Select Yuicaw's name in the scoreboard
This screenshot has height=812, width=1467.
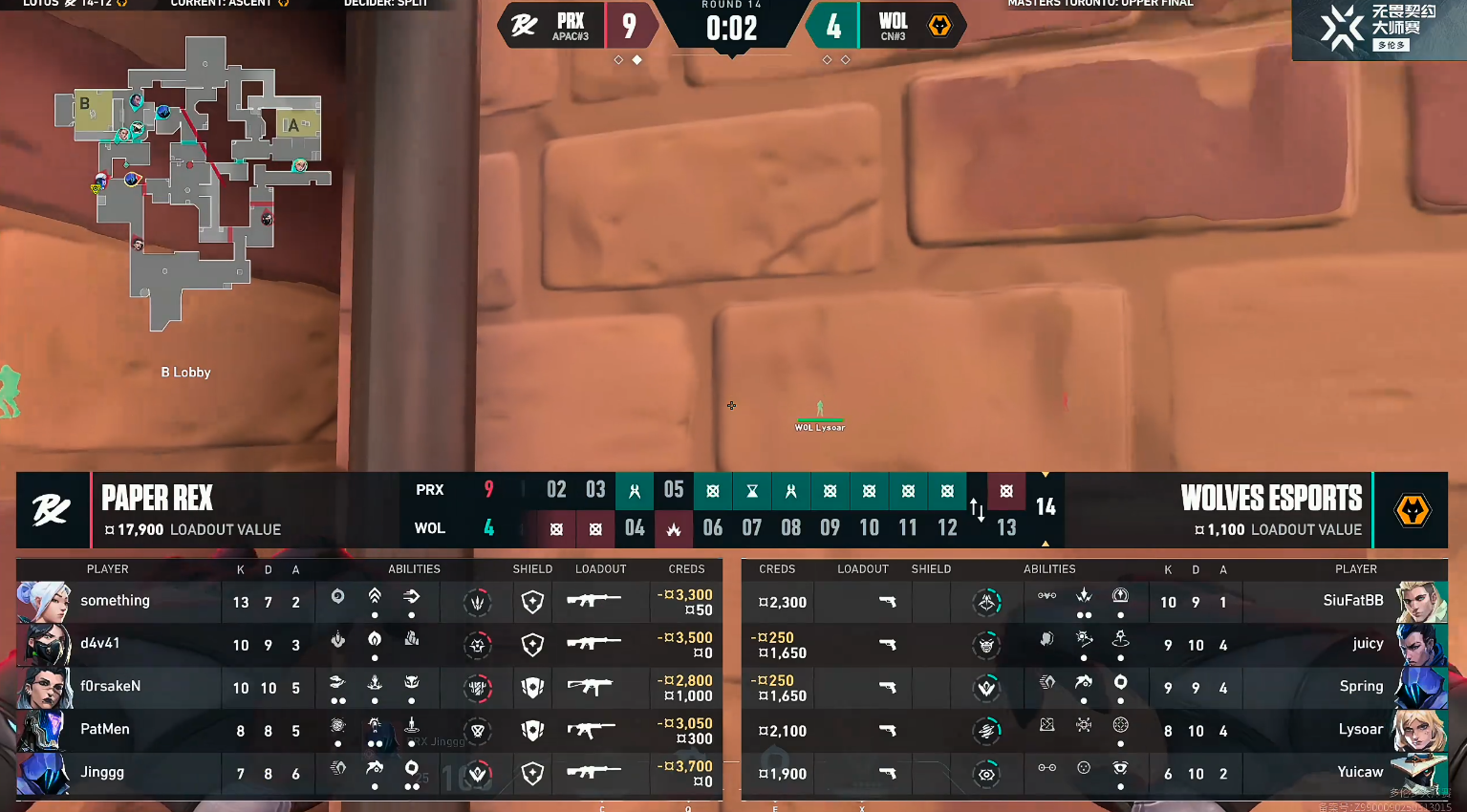1360,773
